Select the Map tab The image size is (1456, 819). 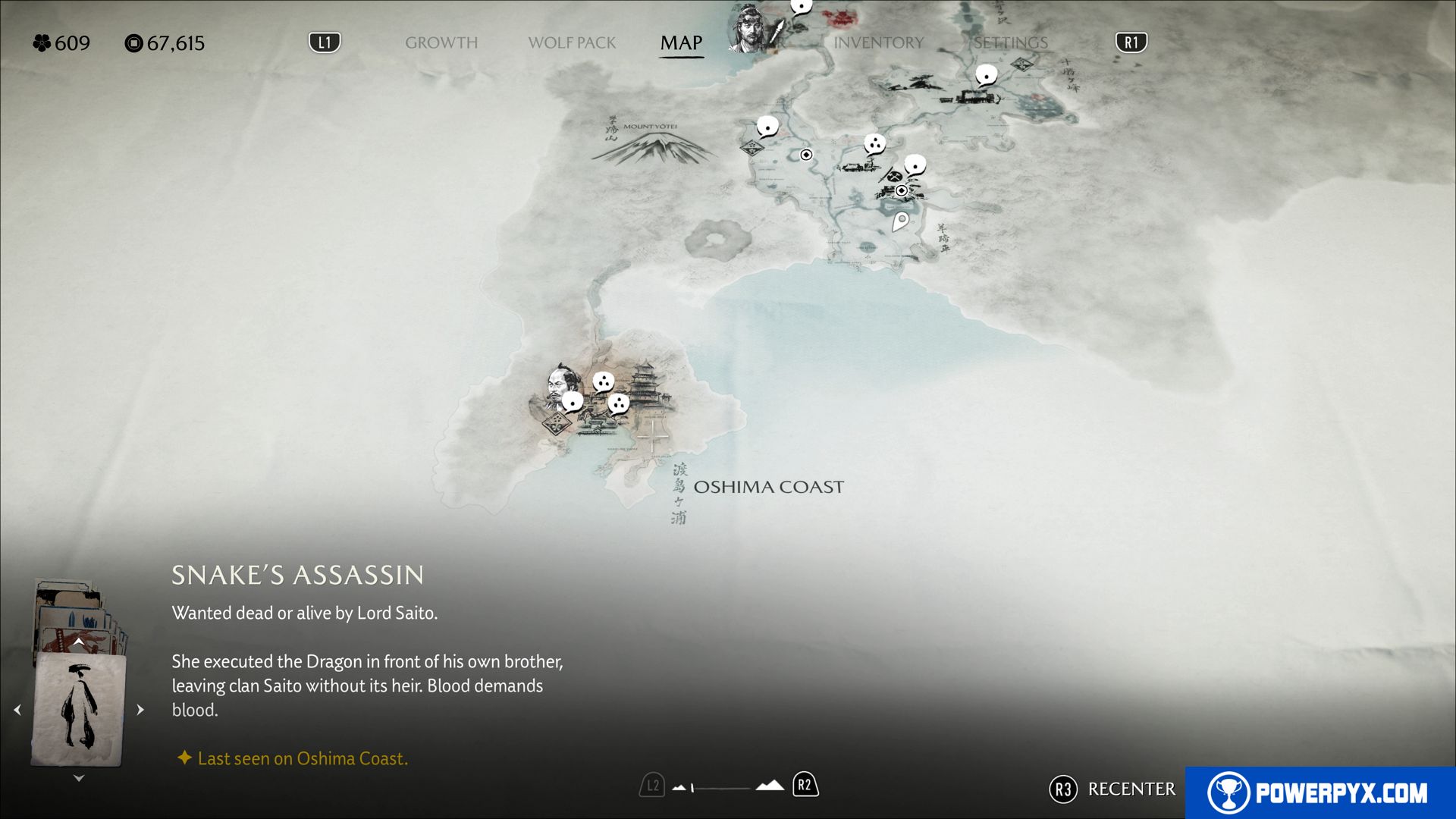(681, 43)
